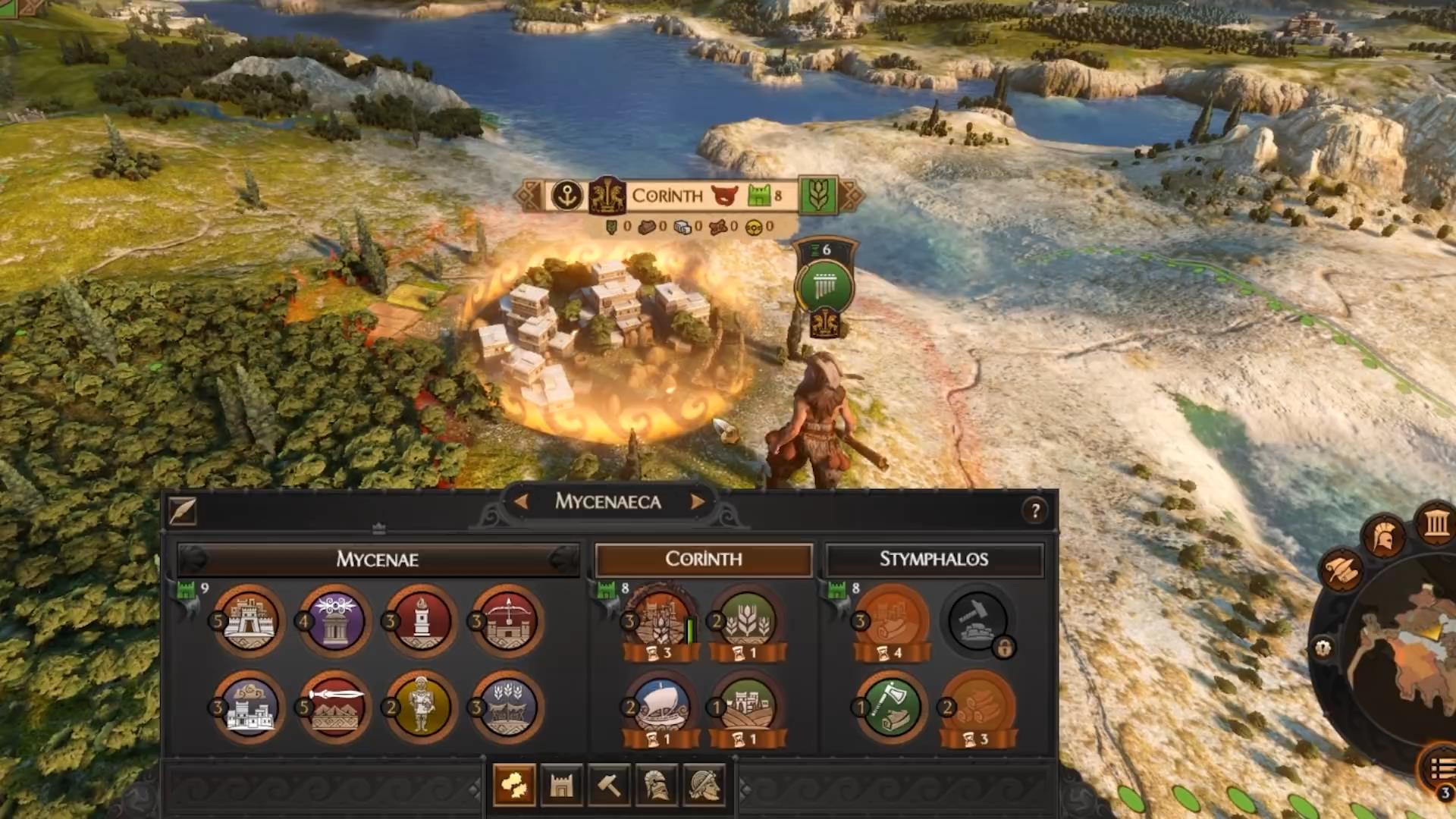Select the Corinth settlement header

click(704, 560)
